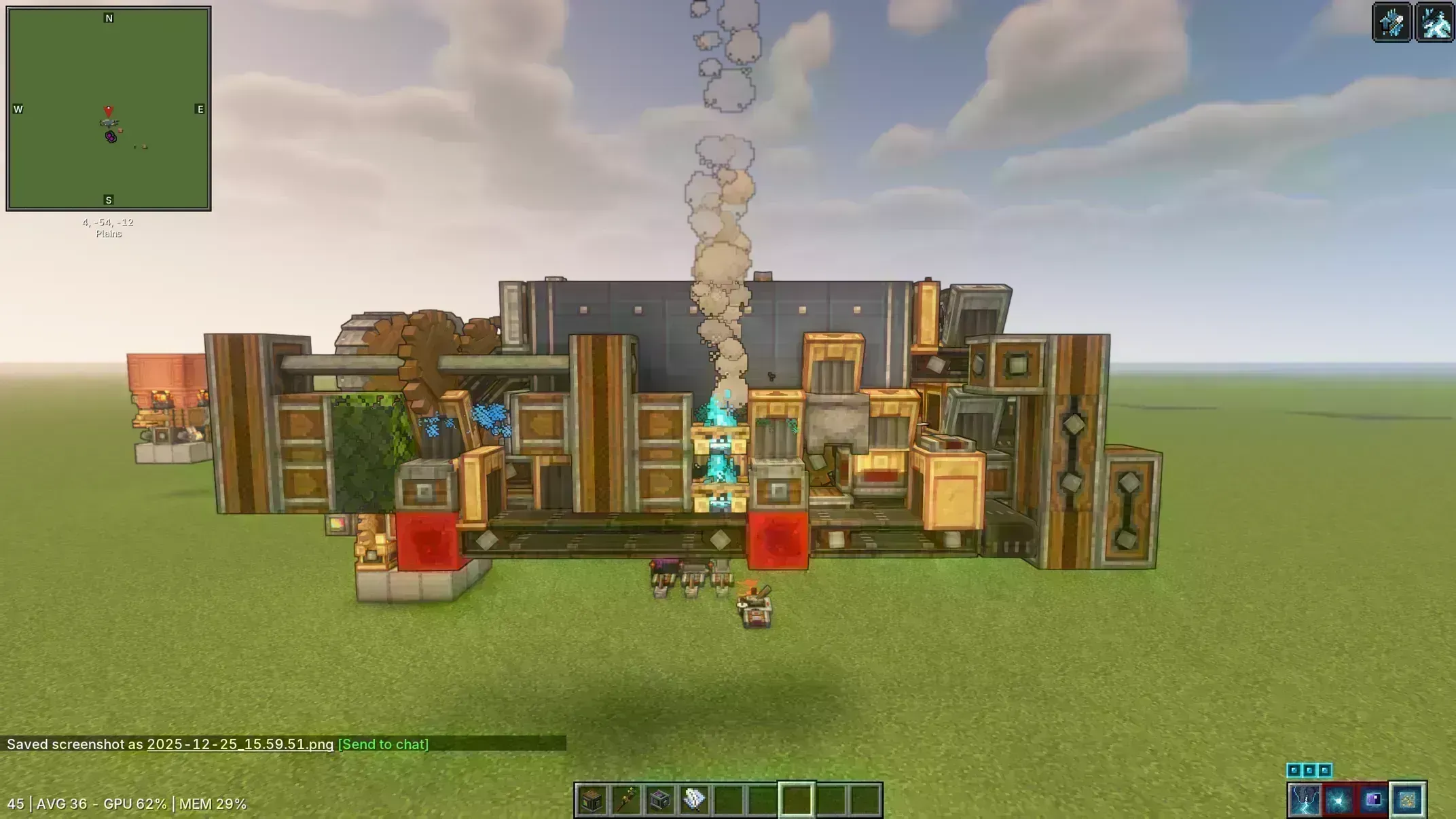This screenshot has height=819, width=1456.
Task: Select the gold-speckled highlighted spell slot
Action: (x=1408, y=801)
